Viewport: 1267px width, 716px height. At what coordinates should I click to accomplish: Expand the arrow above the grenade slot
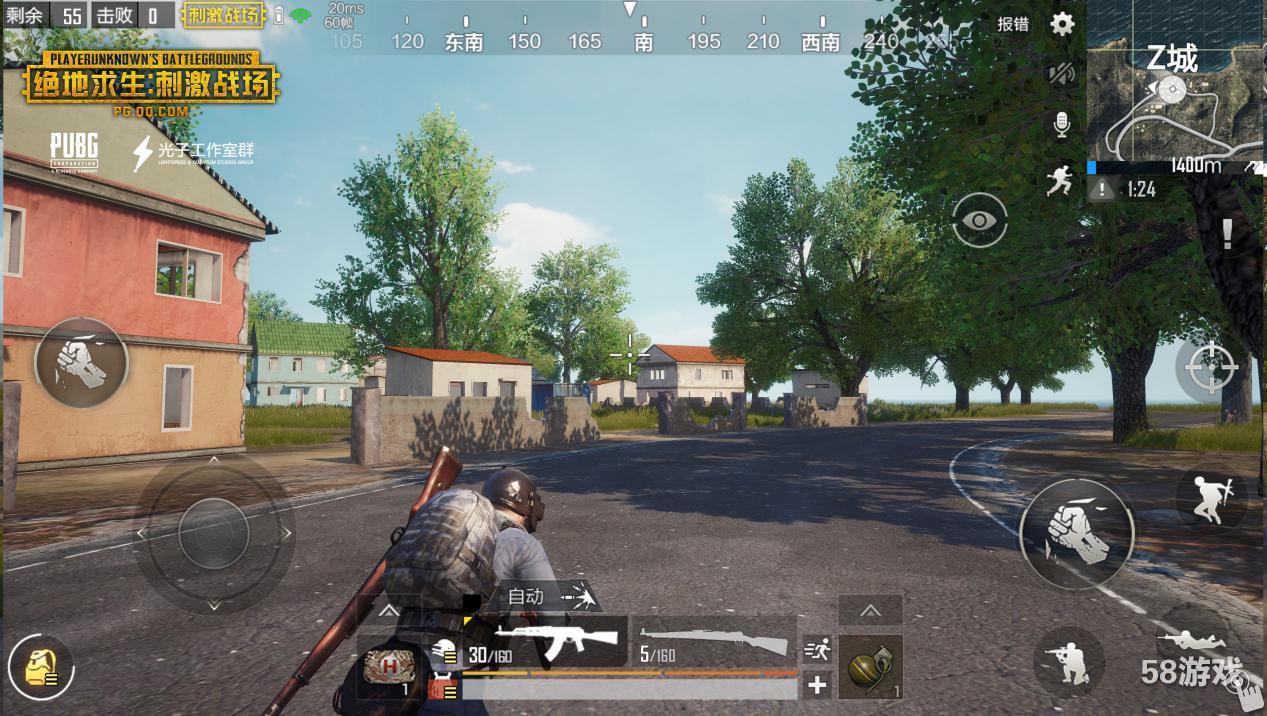(x=870, y=610)
